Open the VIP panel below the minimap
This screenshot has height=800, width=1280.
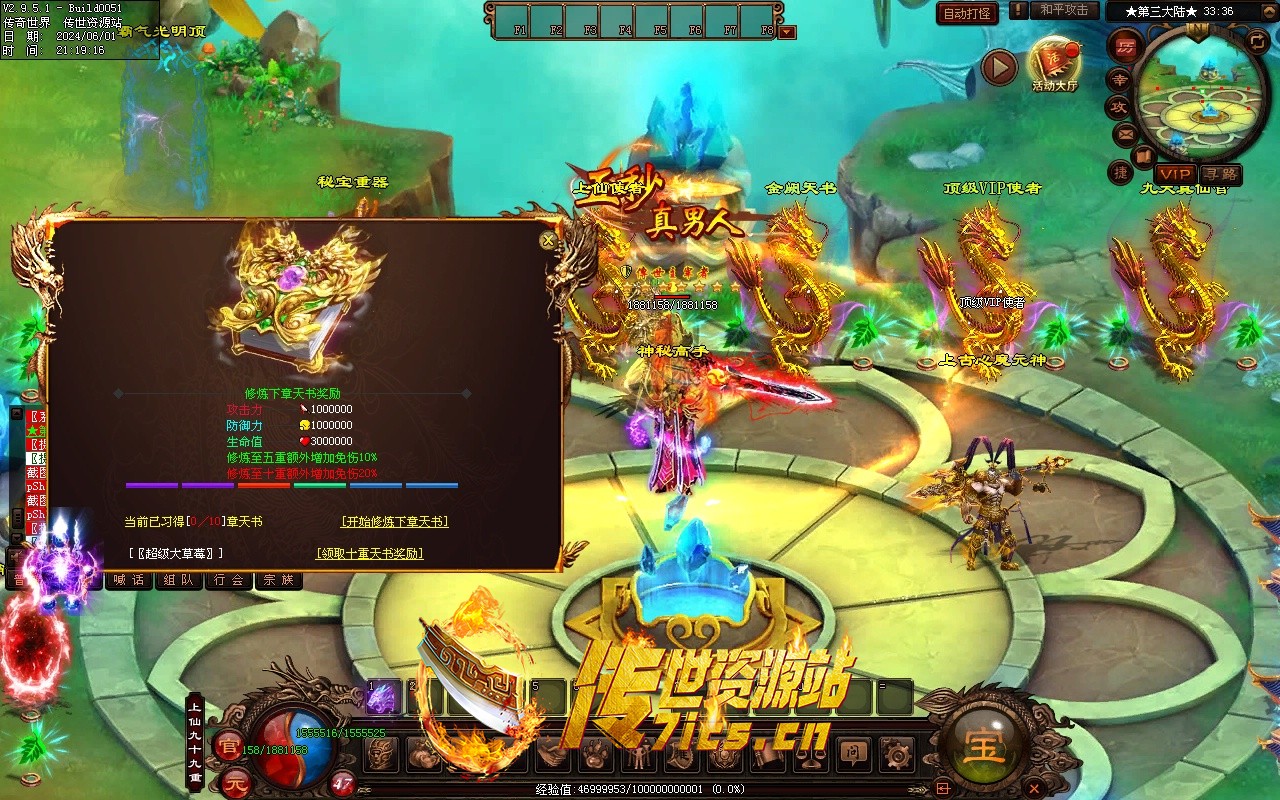click(x=1175, y=174)
